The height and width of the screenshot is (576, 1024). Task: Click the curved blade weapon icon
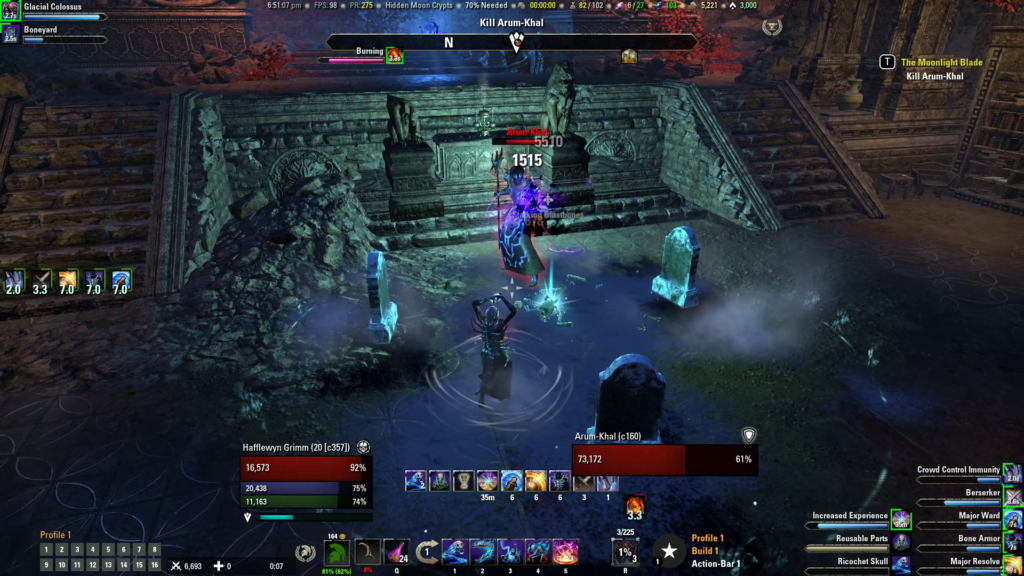coord(368,551)
